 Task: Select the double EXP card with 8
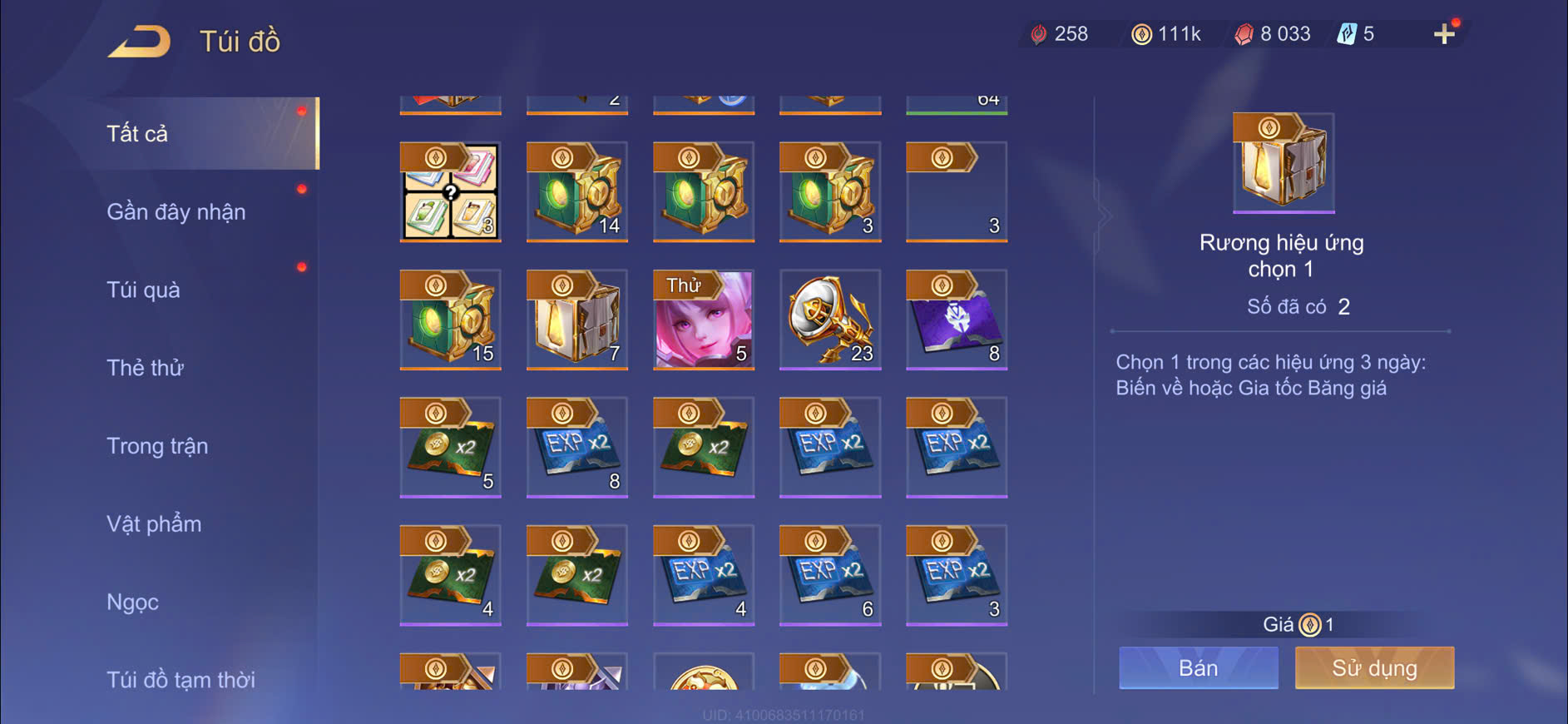tap(577, 448)
